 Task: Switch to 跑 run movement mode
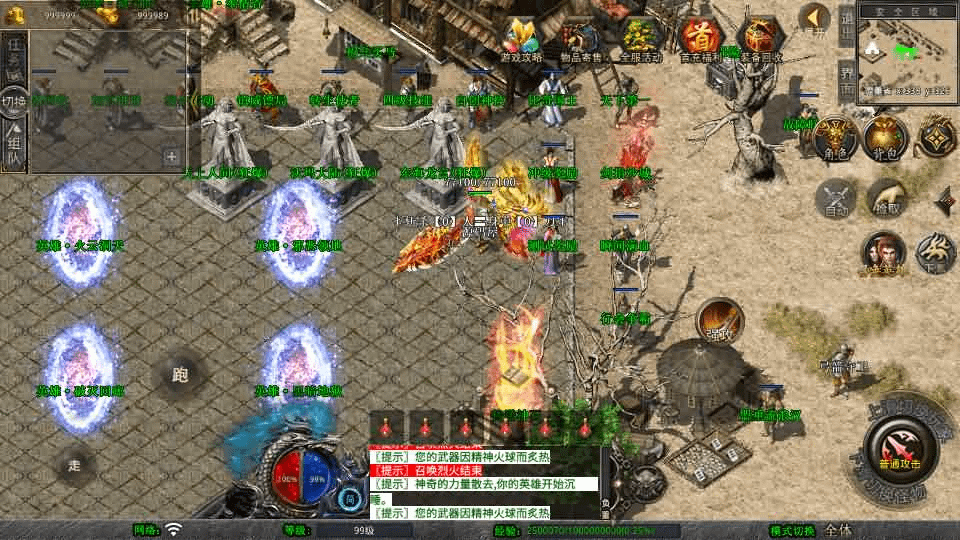pos(180,376)
